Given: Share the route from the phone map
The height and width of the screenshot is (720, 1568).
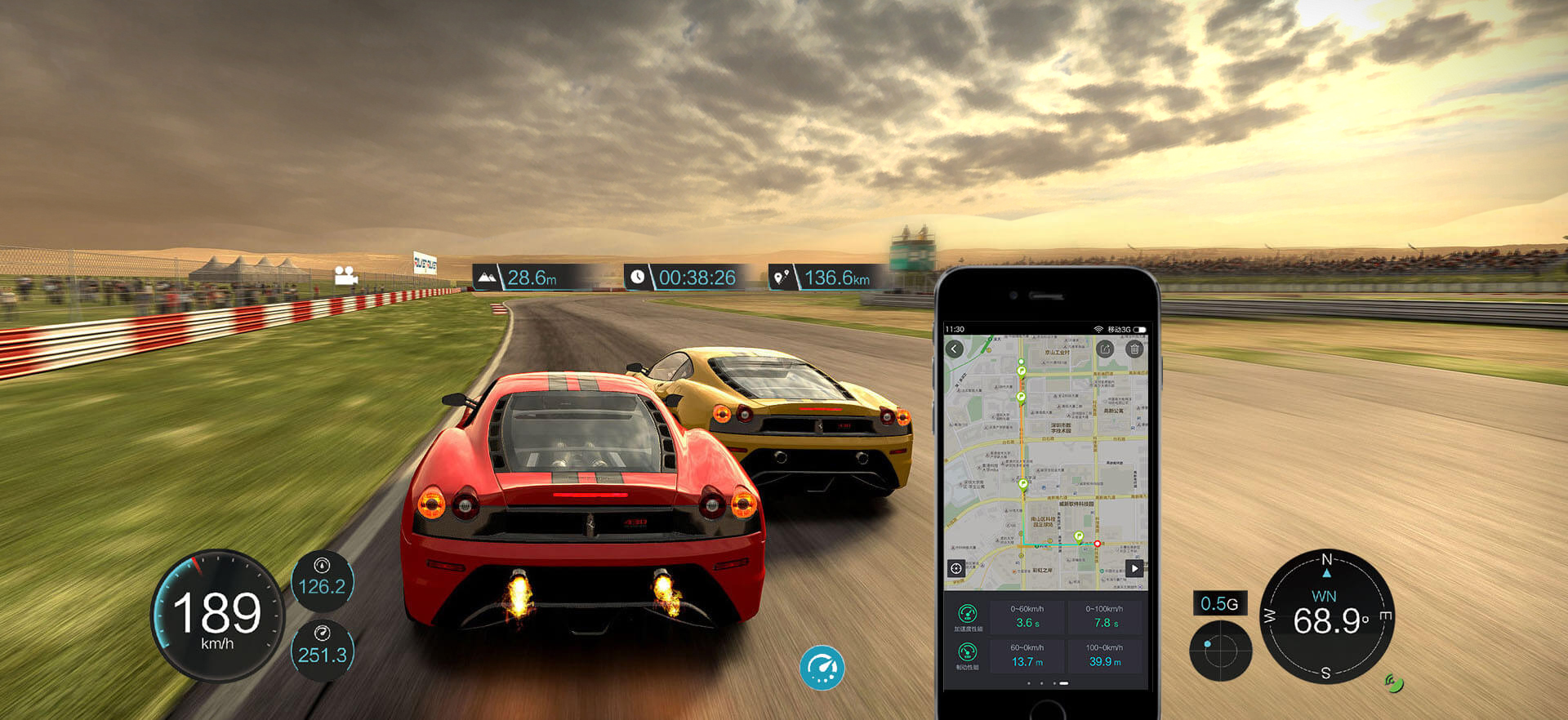Looking at the screenshot, I should (1105, 349).
